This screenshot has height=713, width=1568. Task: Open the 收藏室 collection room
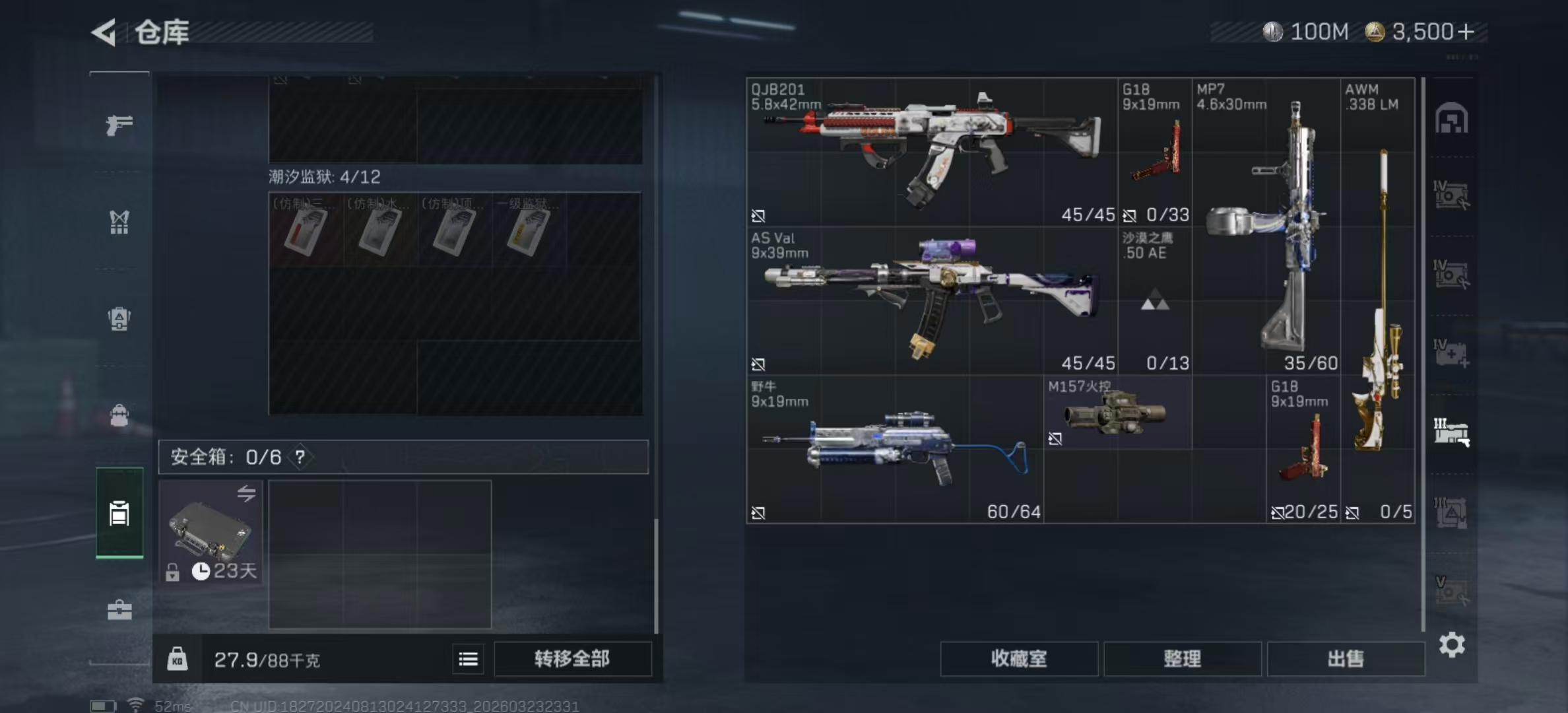[x=1018, y=658]
